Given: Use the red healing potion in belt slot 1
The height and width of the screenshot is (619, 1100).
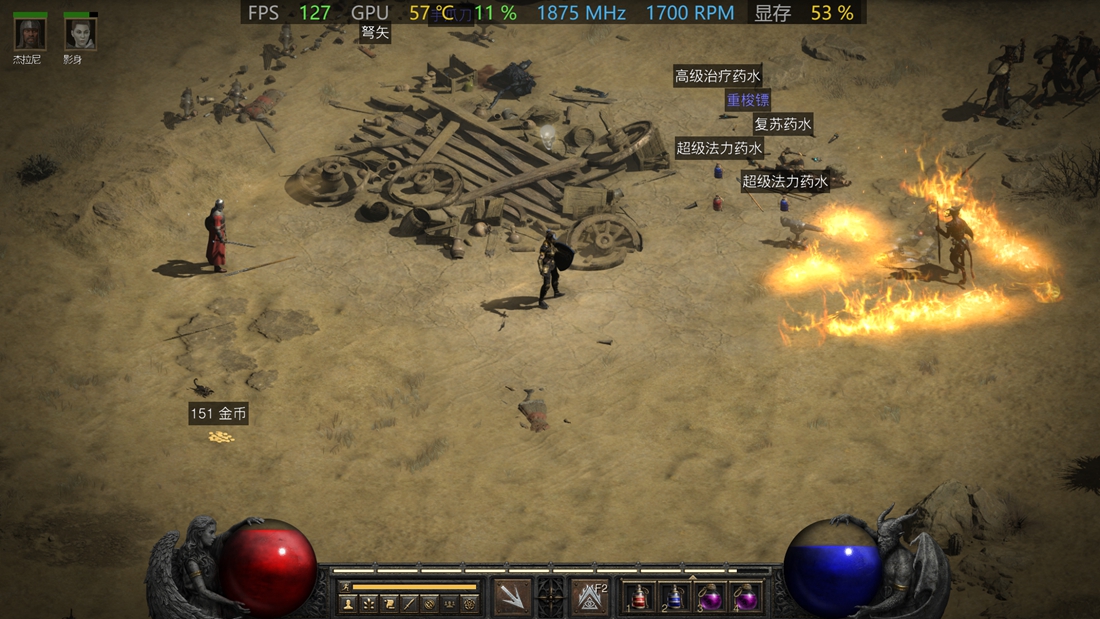Looking at the screenshot, I should (x=641, y=598).
